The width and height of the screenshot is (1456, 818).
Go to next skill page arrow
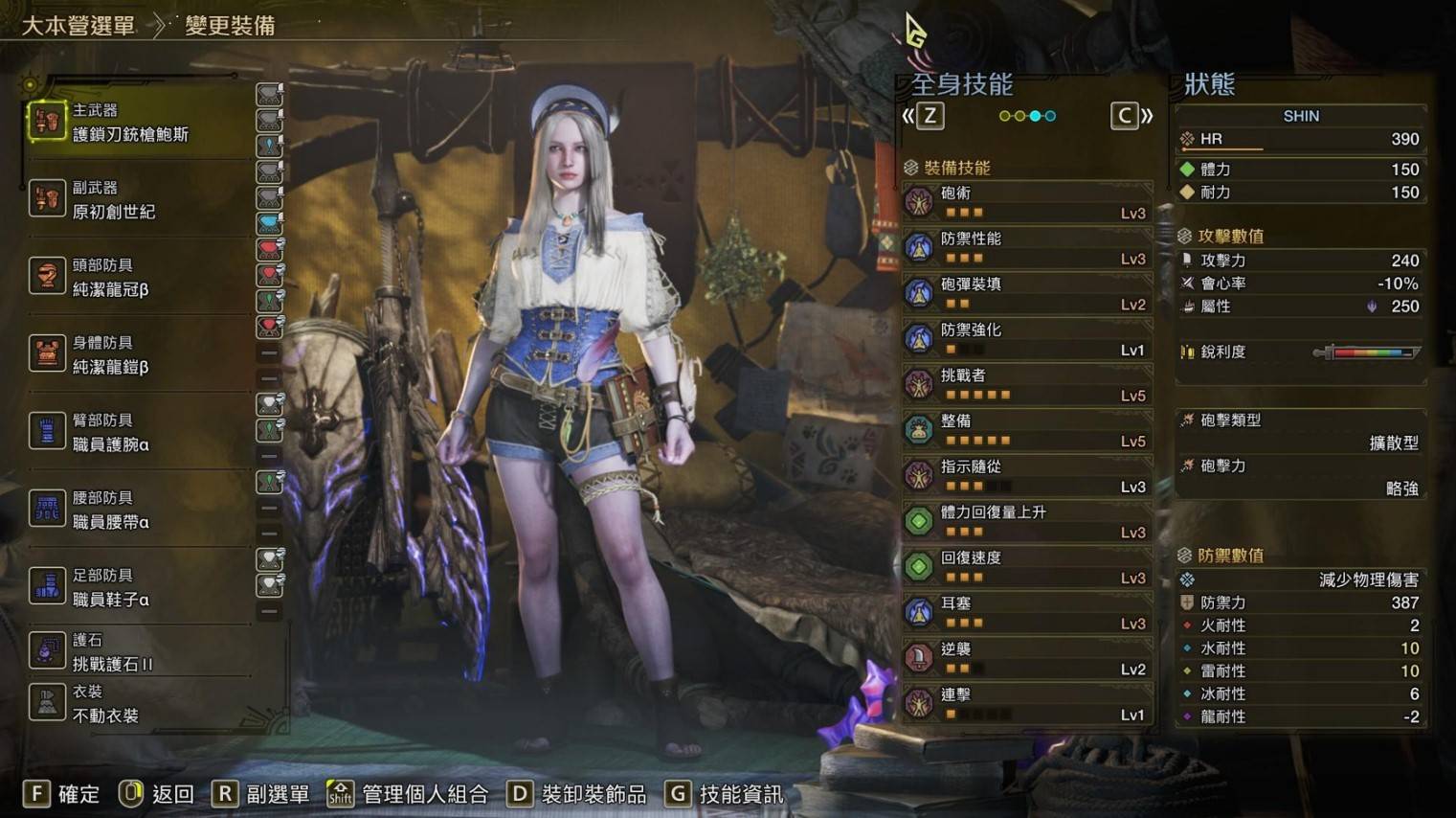[1131, 117]
